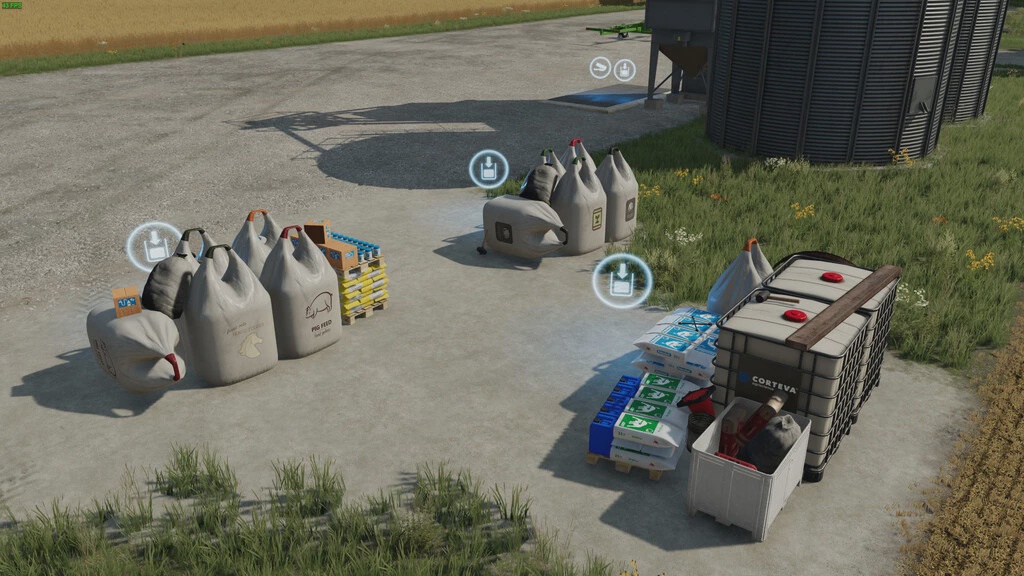Screen dimensions: 1024x576
Task: Select the load marker by the middle big bags
Action: (488, 169)
